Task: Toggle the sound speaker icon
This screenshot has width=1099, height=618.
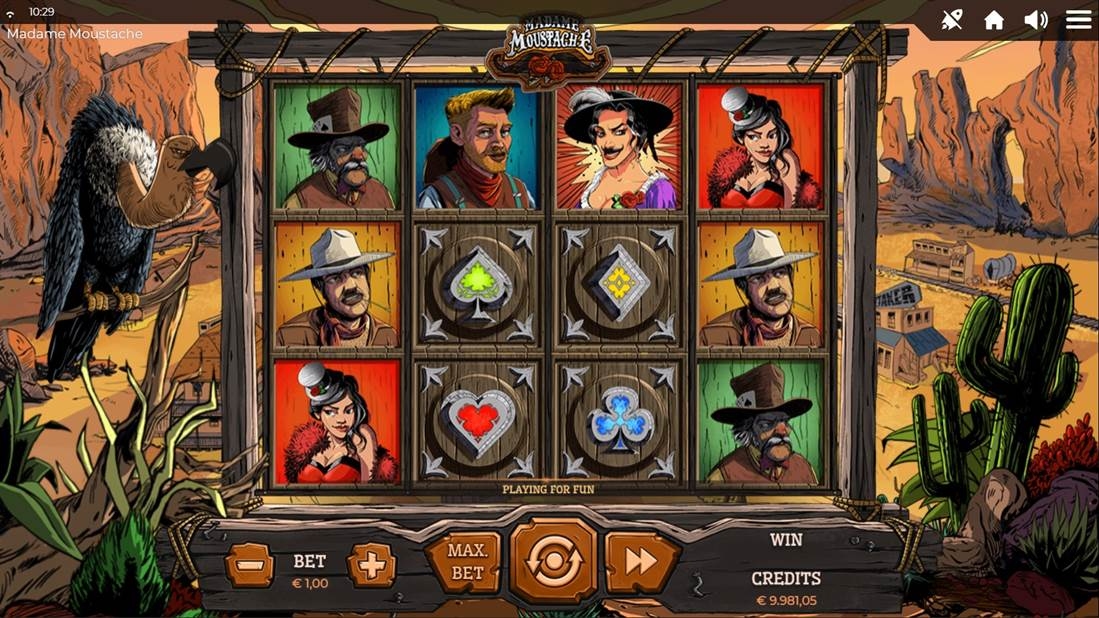Action: pos(1036,20)
